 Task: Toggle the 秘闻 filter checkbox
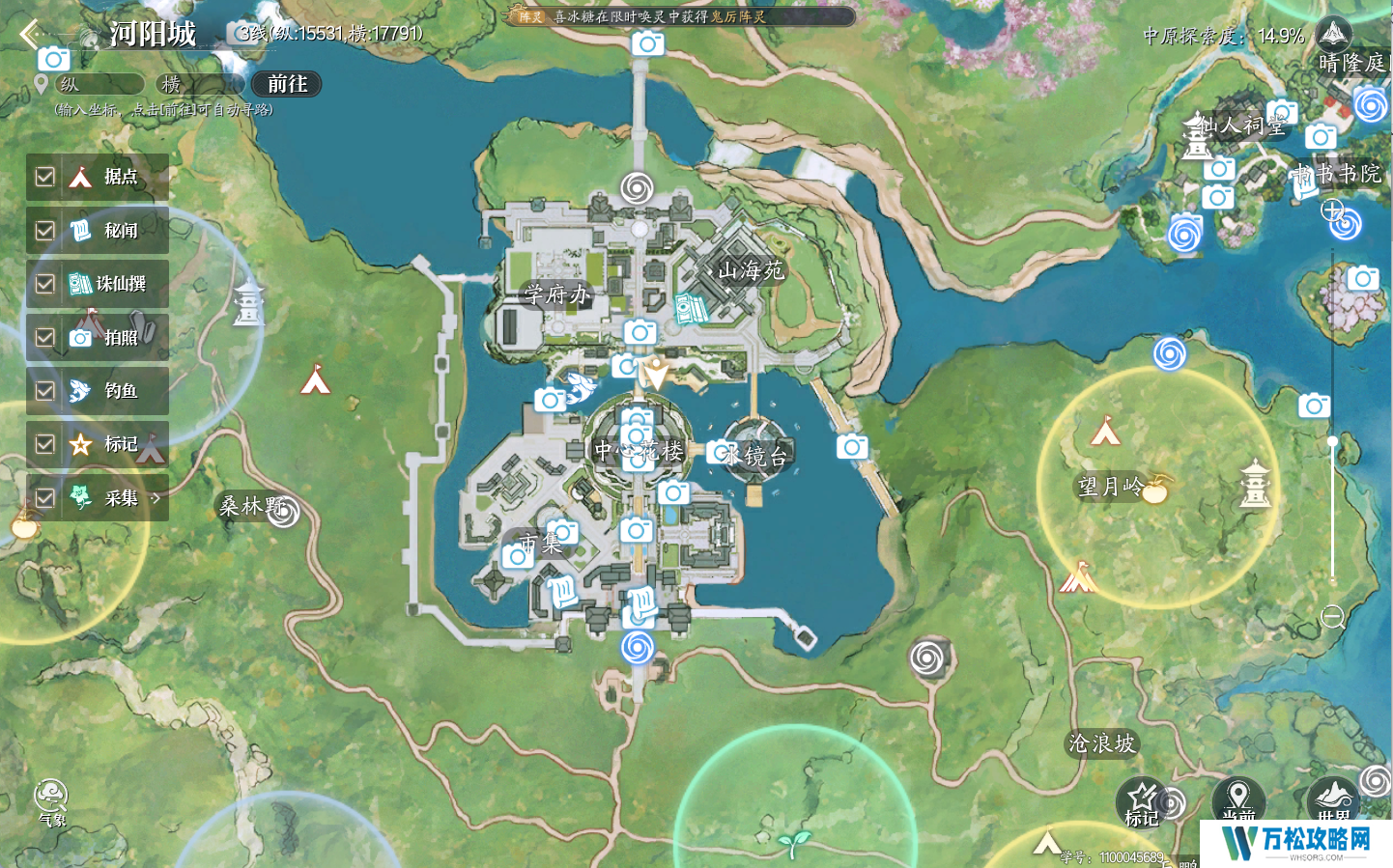pyautogui.click(x=44, y=231)
